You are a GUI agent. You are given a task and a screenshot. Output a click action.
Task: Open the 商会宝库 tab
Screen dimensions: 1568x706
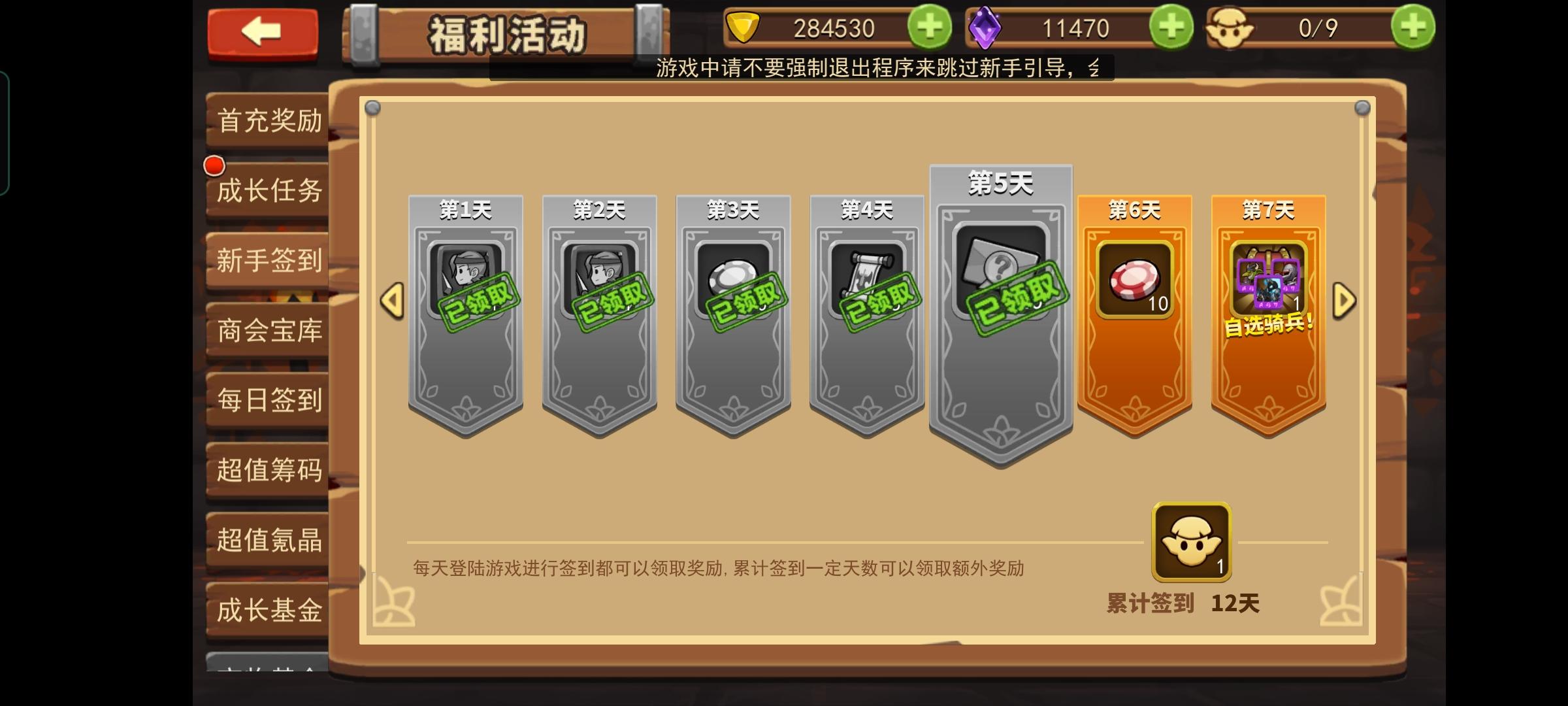[x=267, y=331]
